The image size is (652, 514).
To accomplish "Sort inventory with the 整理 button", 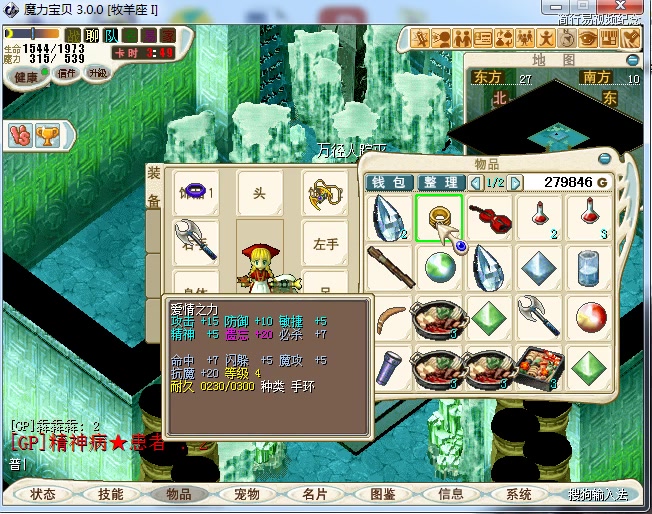I will (x=440, y=182).
